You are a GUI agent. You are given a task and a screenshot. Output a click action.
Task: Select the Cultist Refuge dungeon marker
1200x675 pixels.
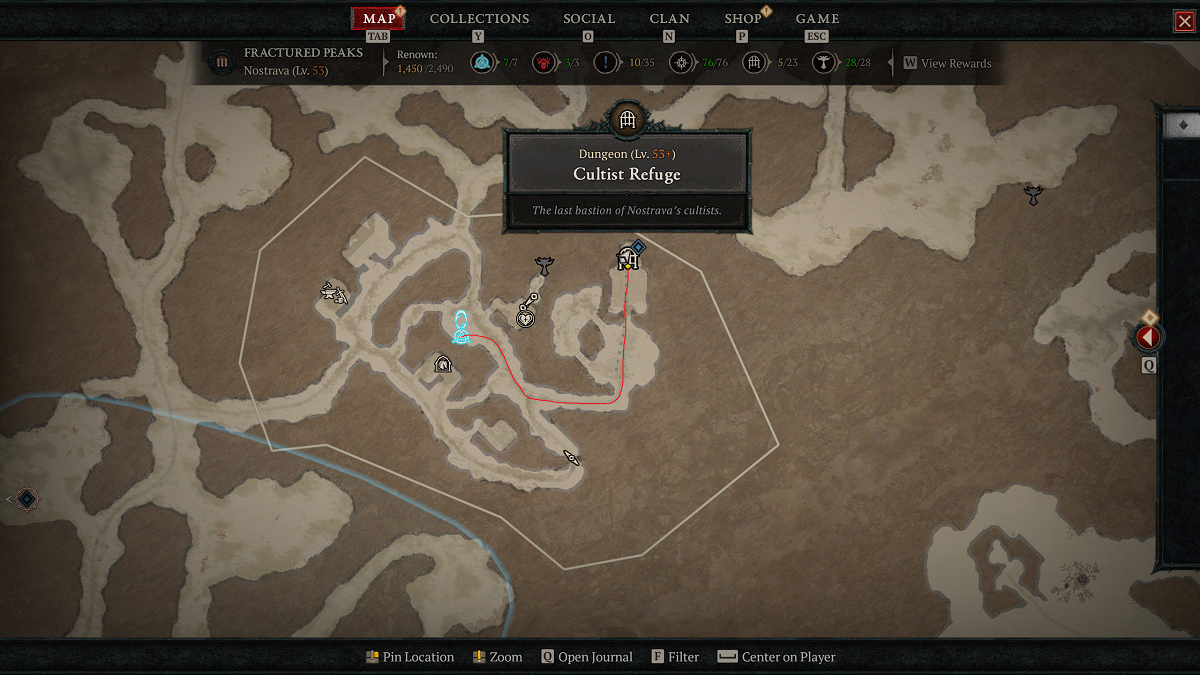(x=627, y=259)
